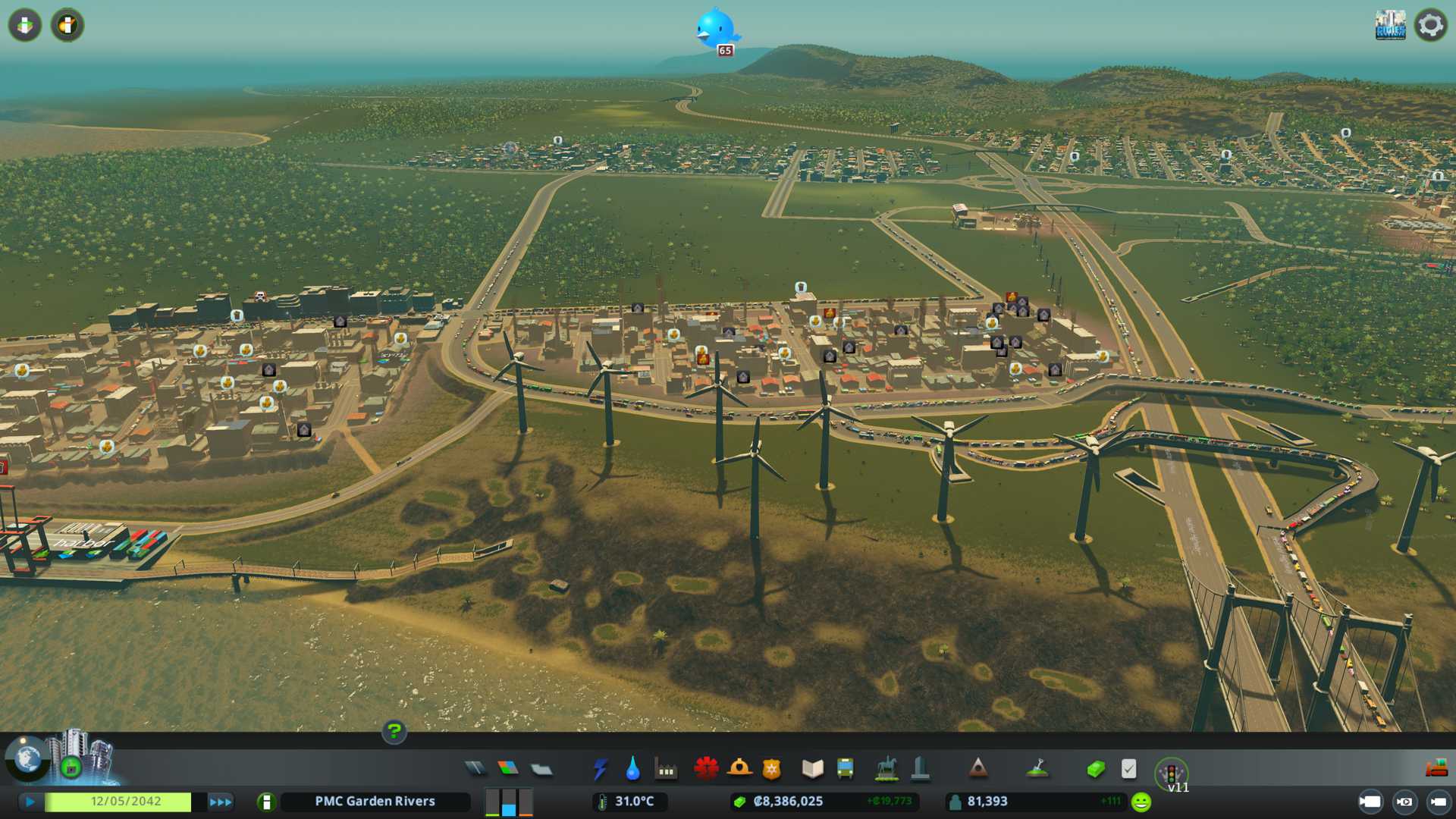Open the gear options menu
Image resolution: width=1456 pixels, height=819 pixels.
pyautogui.click(x=1430, y=25)
